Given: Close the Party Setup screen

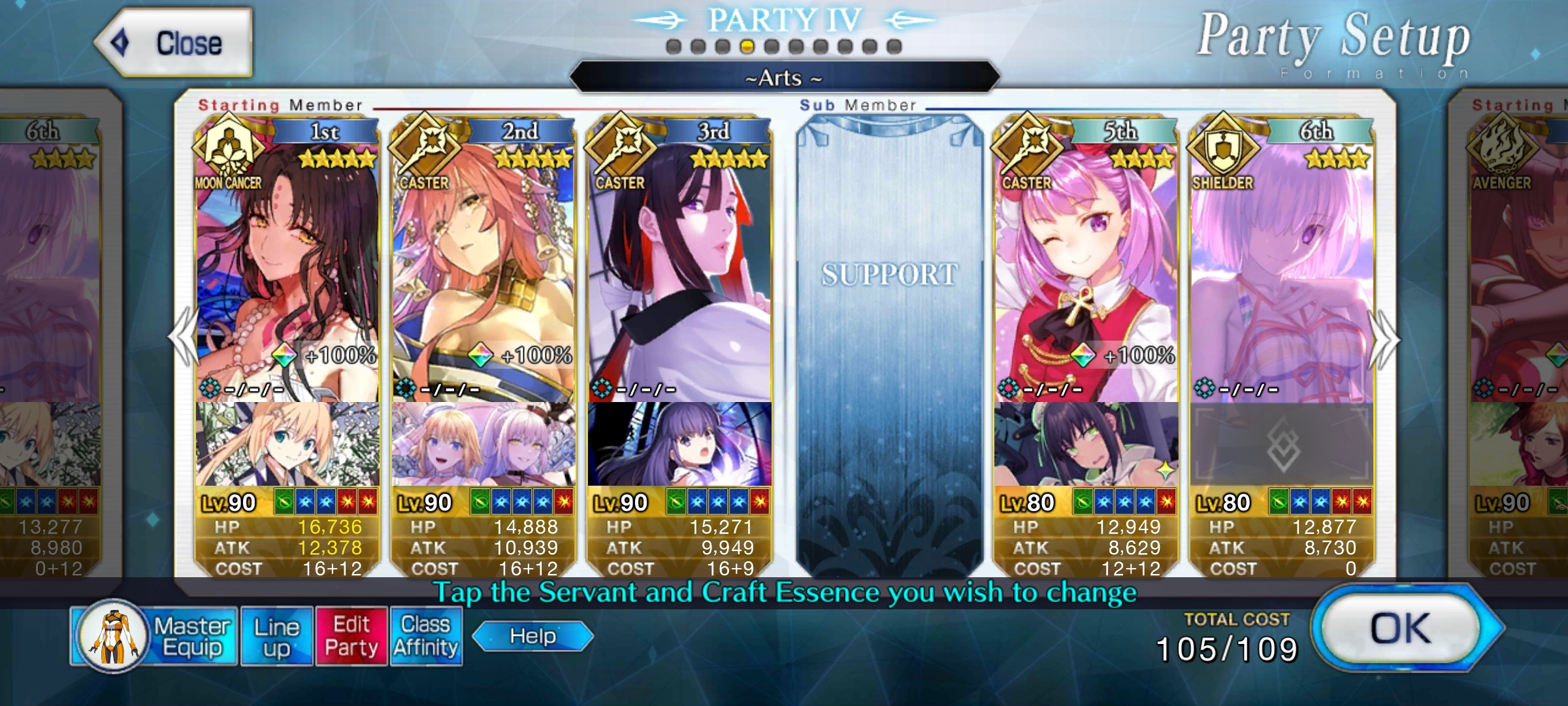Looking at the screenshot, I should pyautogui.click(x=174, y=43).
